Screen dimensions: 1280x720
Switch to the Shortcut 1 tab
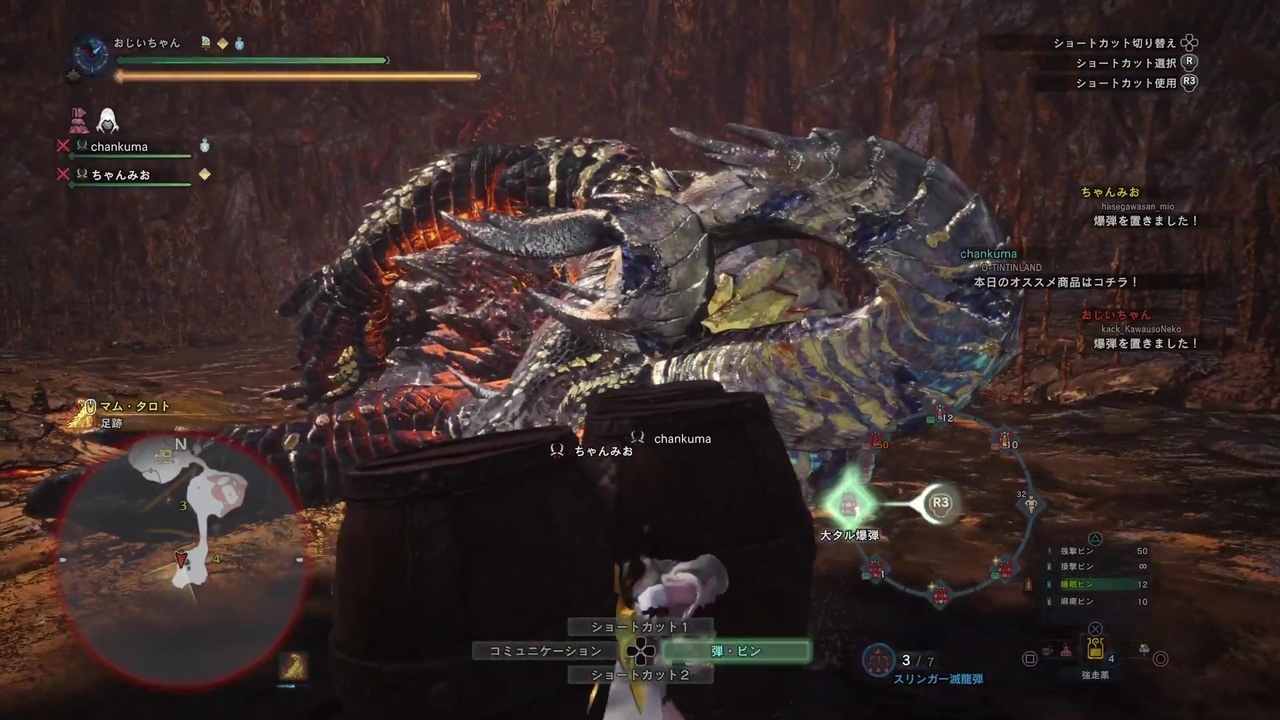coord(640,626)
